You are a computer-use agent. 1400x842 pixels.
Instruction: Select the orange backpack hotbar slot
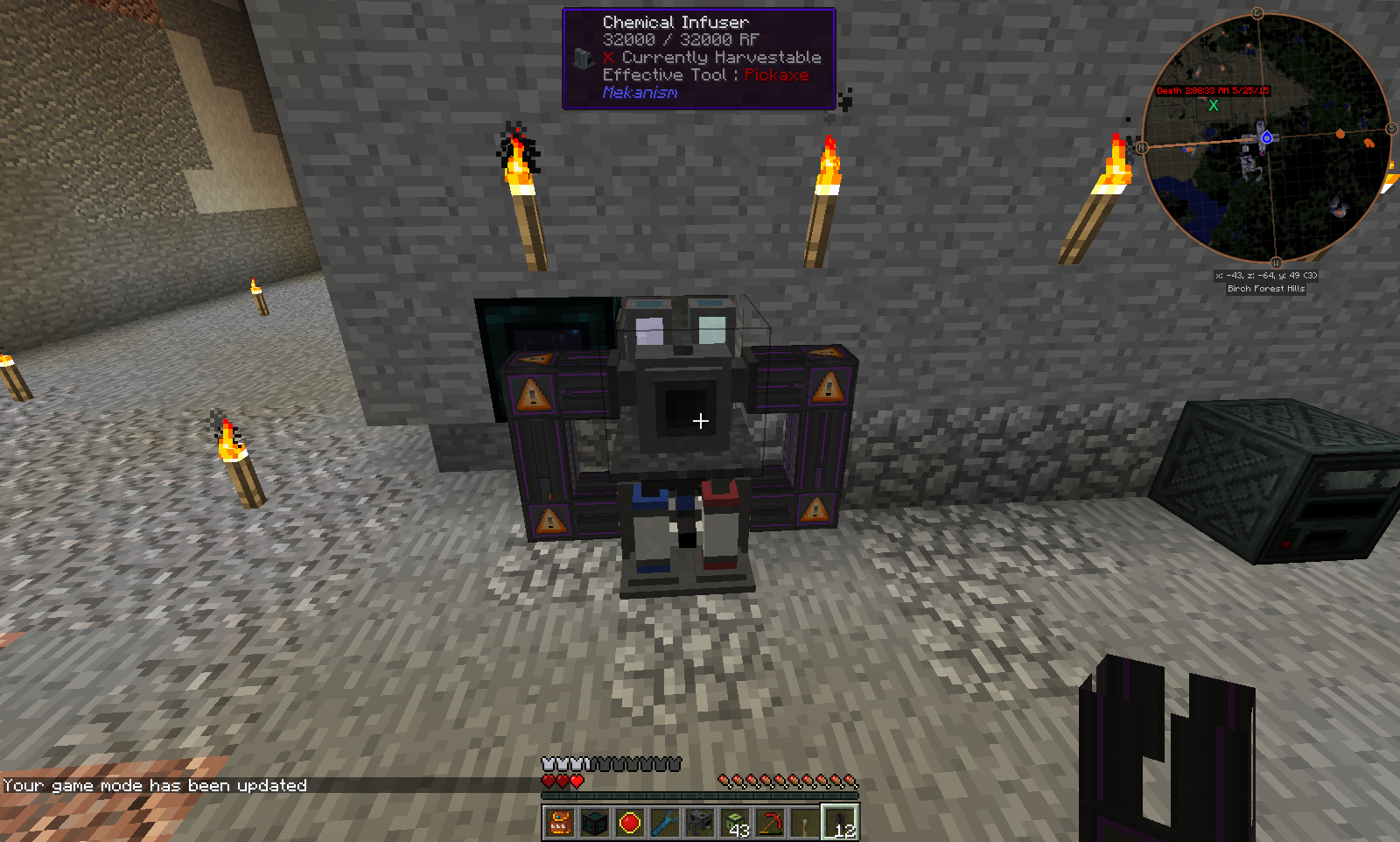(560, 823)
